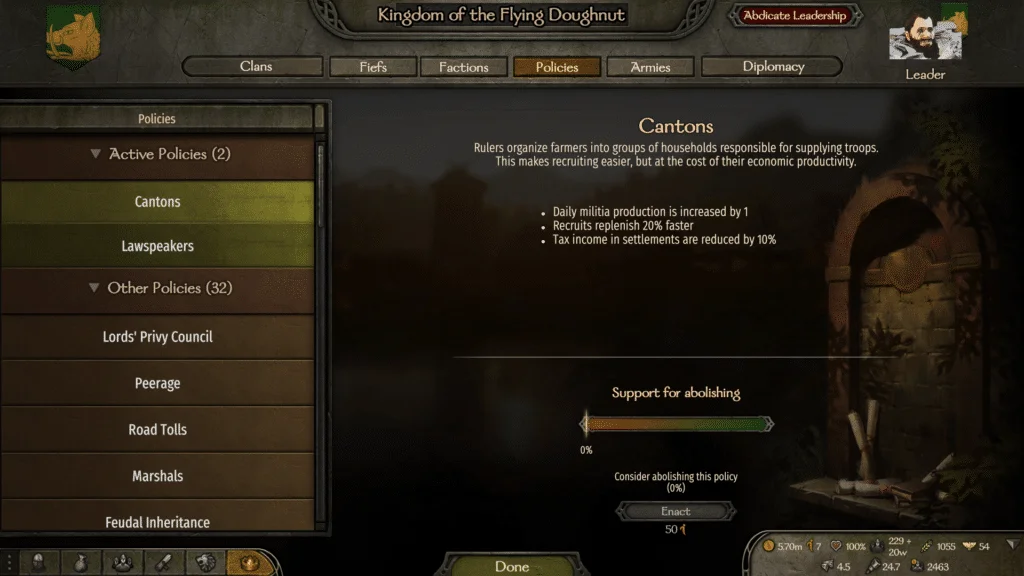This screenshot has height=576, width=1024.
Task: Select the Policies tab
Action: [x=557, y=67]
